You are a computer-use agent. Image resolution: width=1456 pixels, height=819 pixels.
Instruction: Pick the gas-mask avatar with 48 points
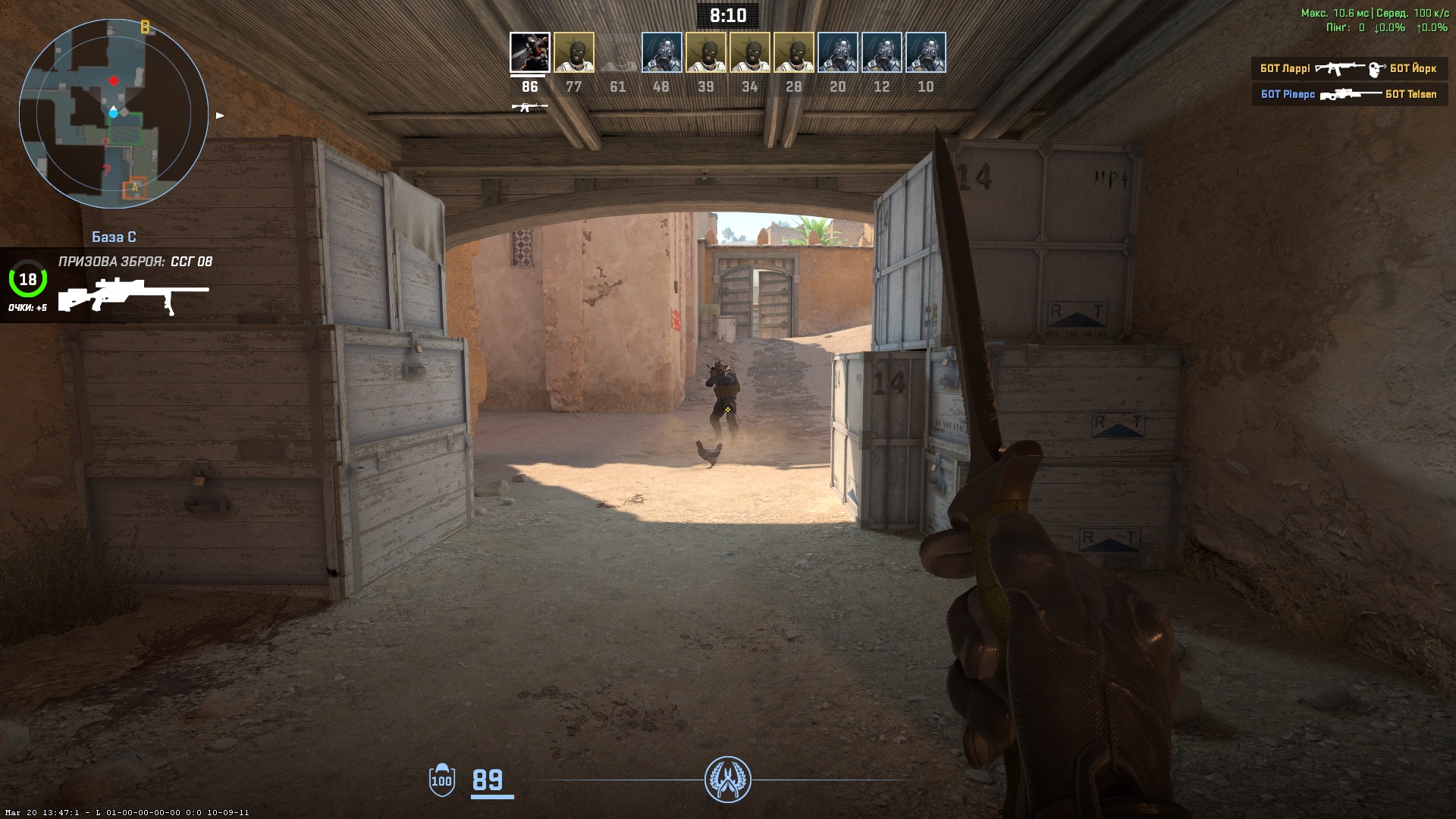[x=661, y=52]
